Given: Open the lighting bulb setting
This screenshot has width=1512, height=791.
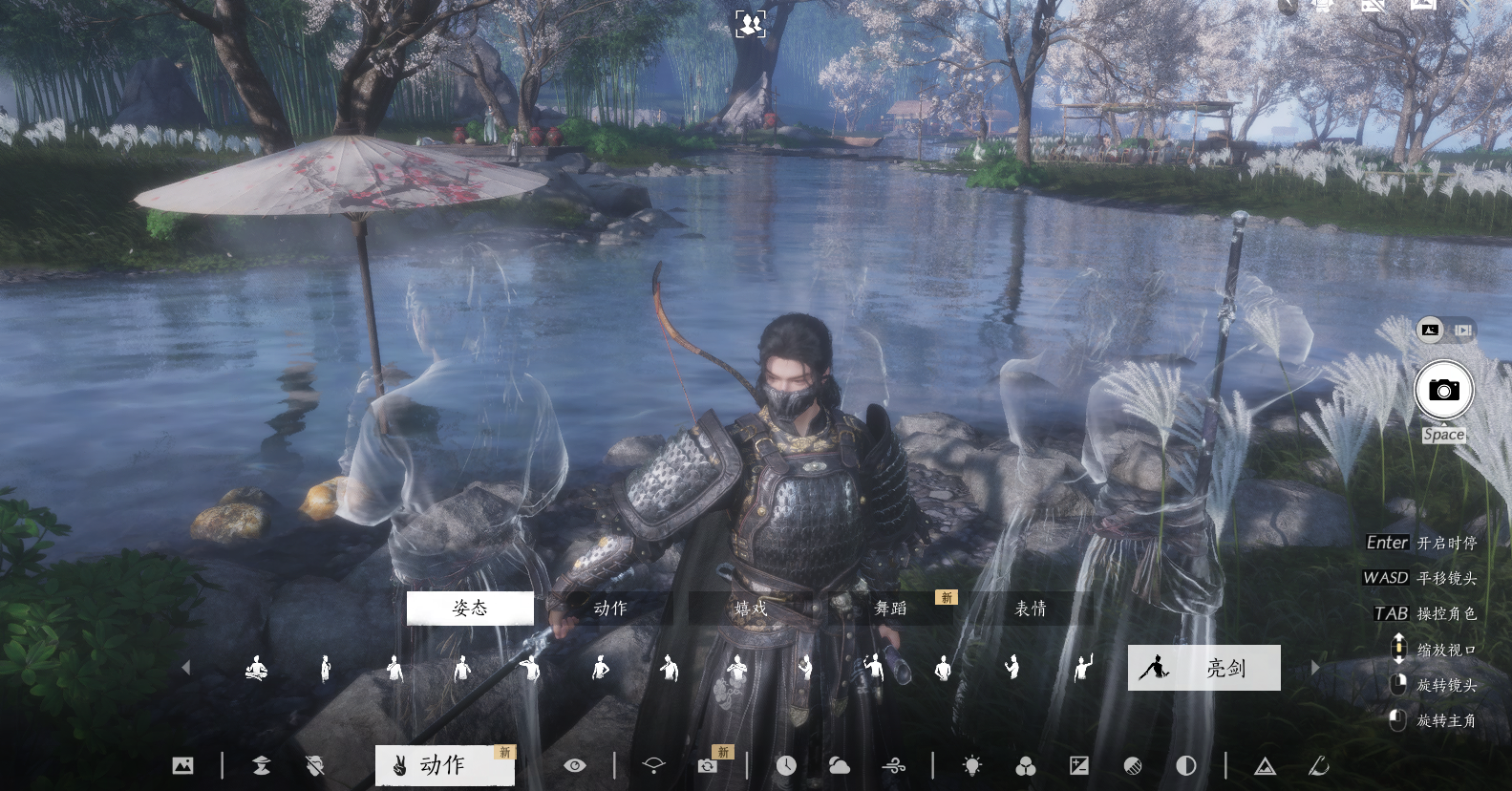Looking at the screenshot, I should coord(972,765).
